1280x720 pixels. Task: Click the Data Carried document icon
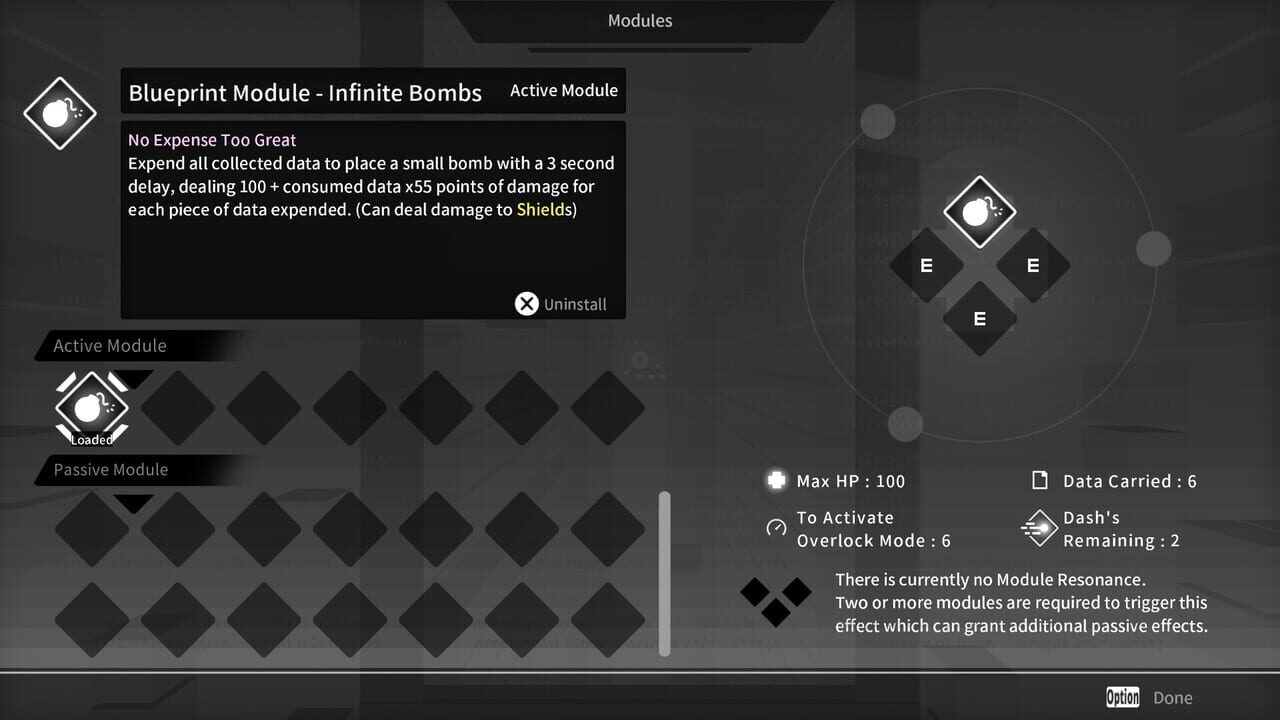click(1039, 481)
